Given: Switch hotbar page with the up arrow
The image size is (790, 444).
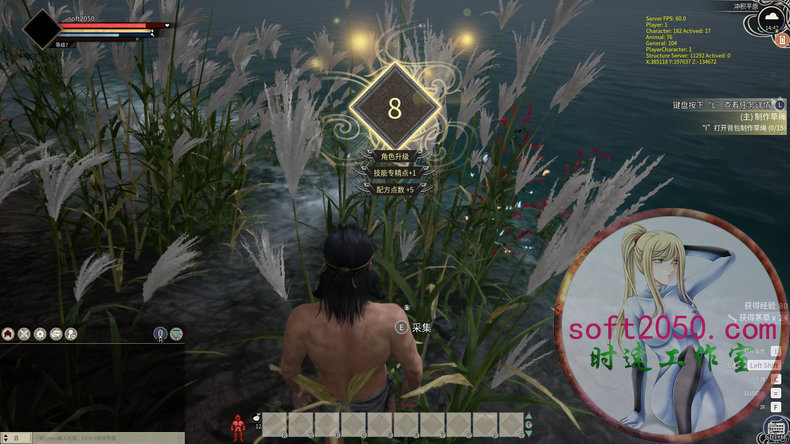Looking at the screenshot, I should pyautogui.click(x=530, y=418).
